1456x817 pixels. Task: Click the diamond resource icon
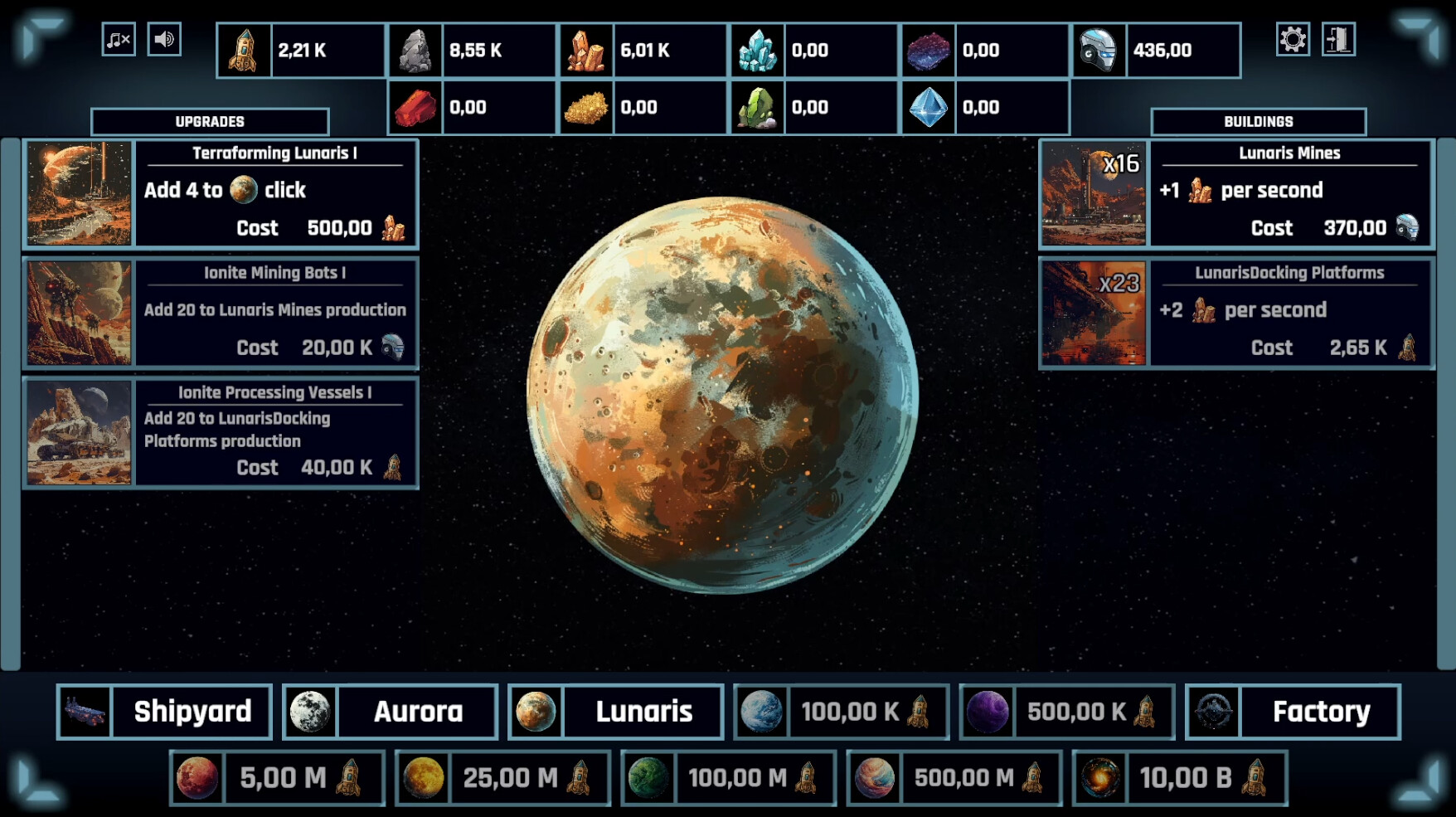(929, 106)
